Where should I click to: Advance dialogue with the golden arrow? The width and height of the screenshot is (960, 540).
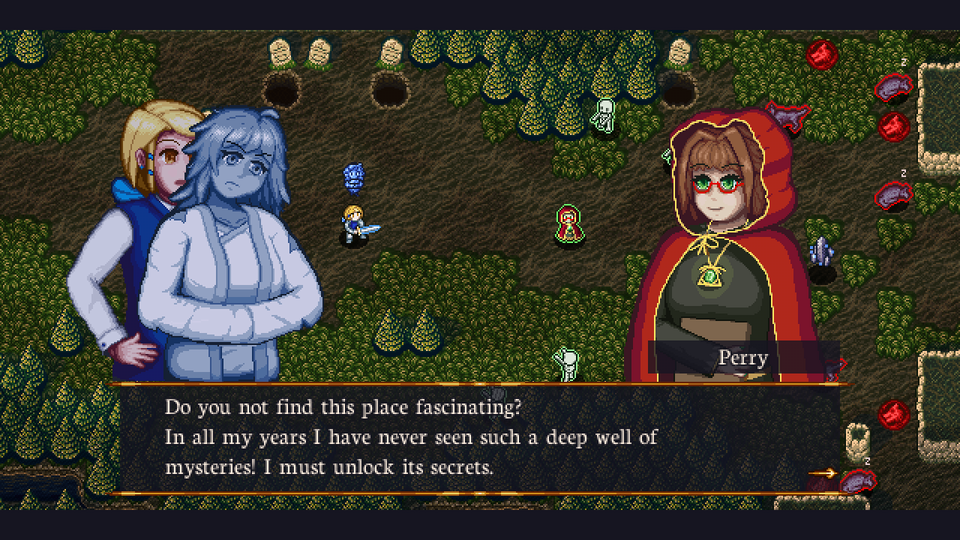click(822, 473)
